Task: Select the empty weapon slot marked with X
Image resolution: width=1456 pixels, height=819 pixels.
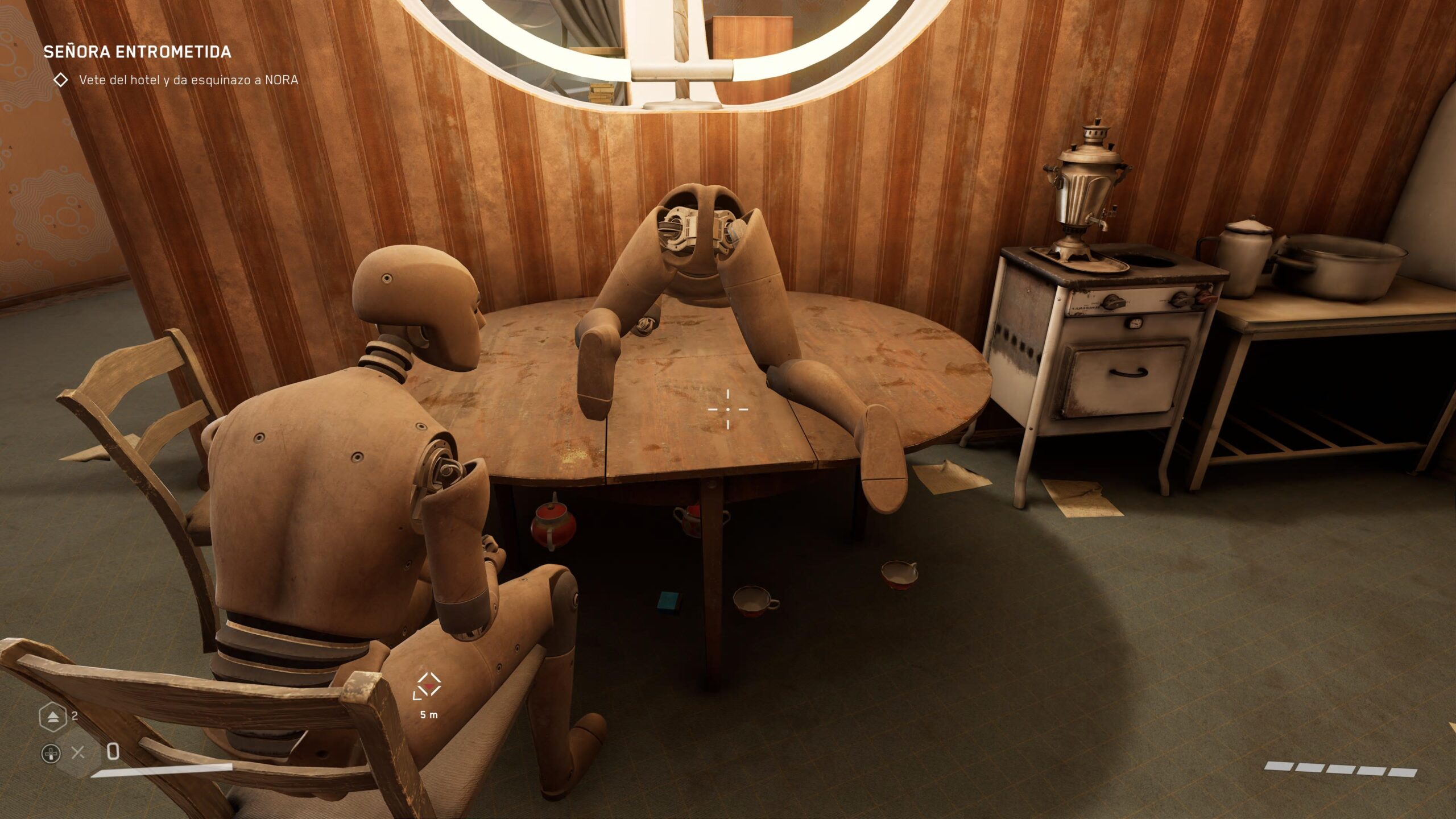Action: click(x=78, y=753)
